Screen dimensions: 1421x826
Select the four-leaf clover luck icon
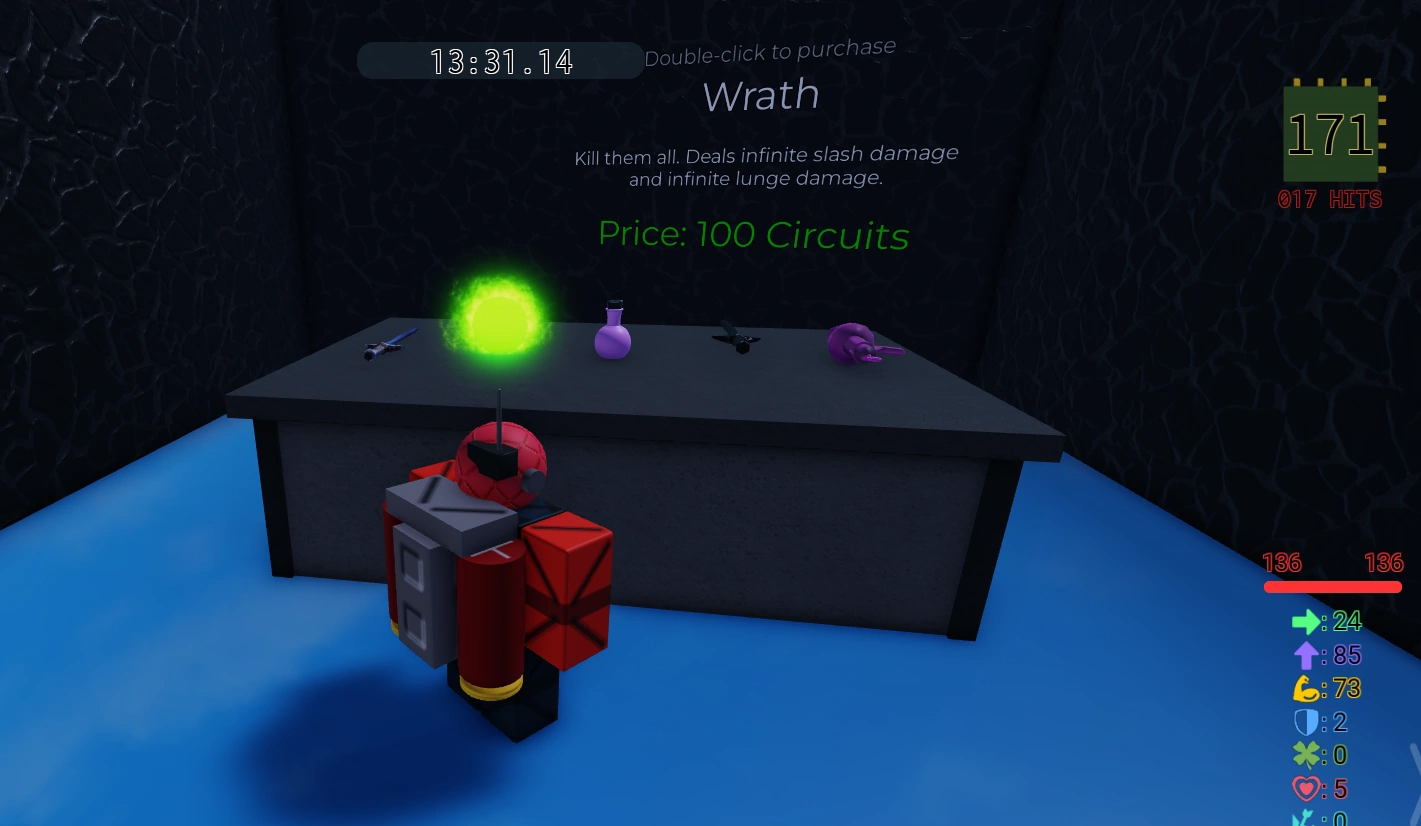[1306, 755]
